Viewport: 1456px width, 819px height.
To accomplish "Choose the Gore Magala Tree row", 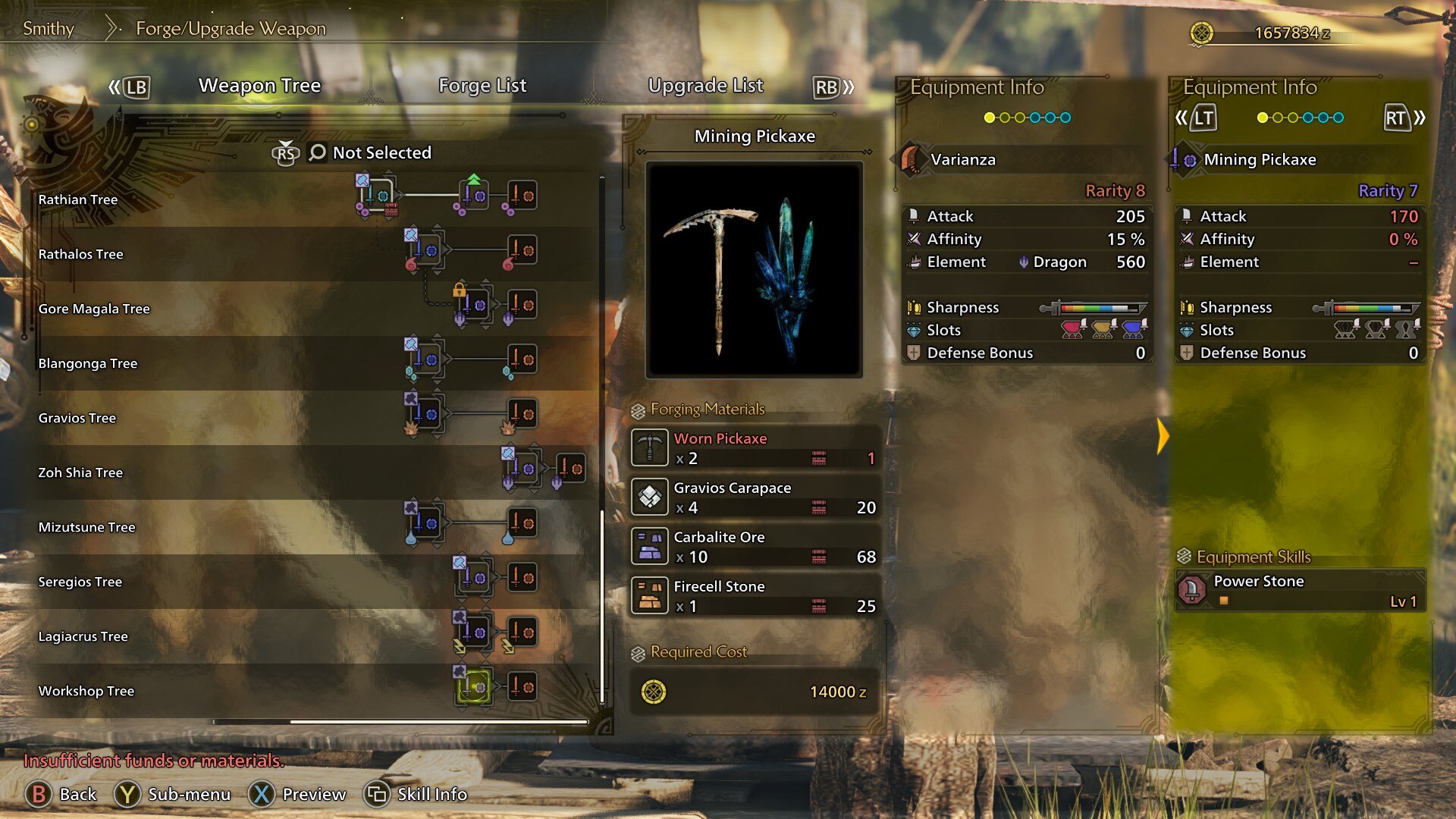I will tap(94, 309).
